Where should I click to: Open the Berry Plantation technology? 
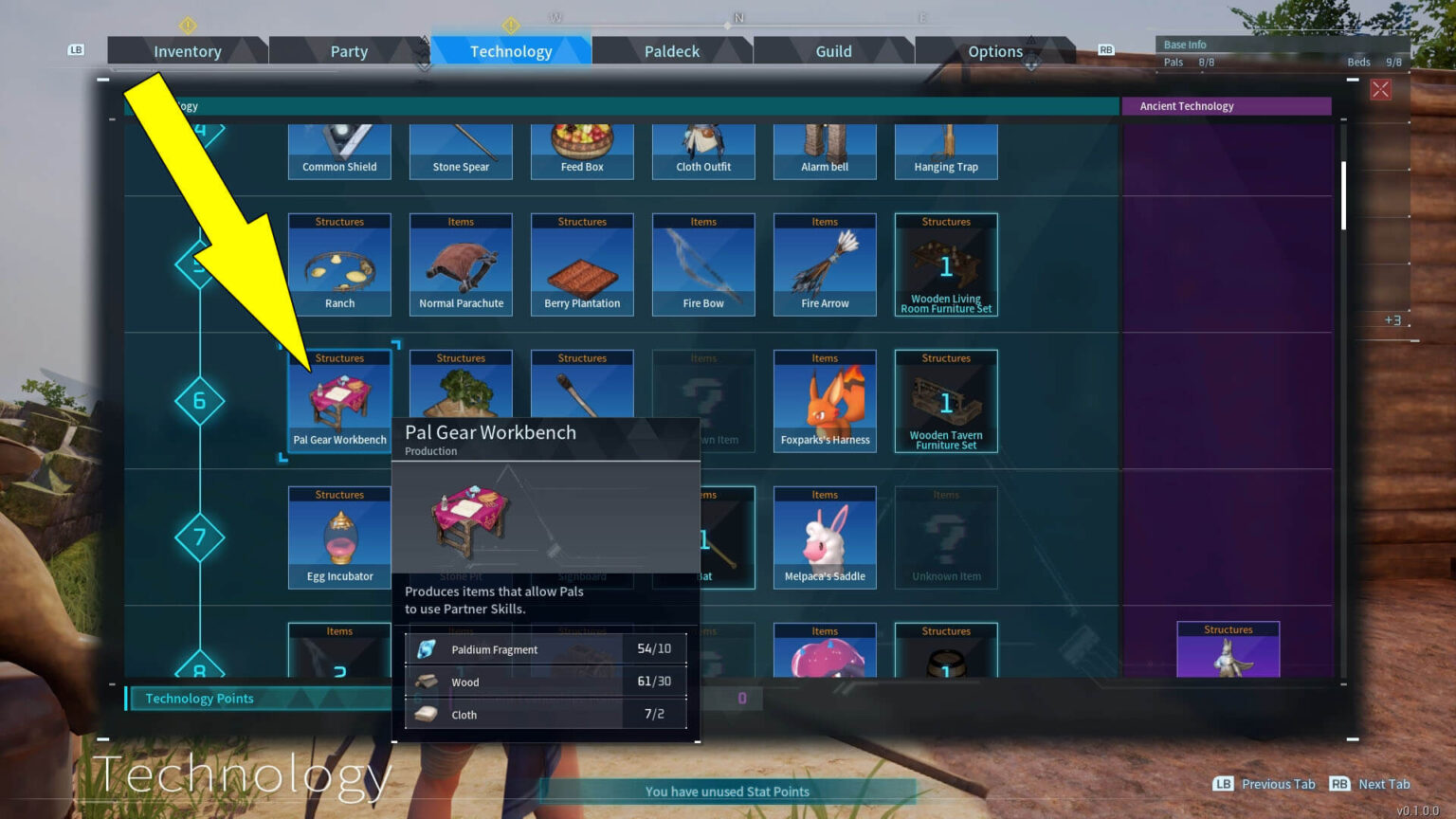click(x=581, y=264)
